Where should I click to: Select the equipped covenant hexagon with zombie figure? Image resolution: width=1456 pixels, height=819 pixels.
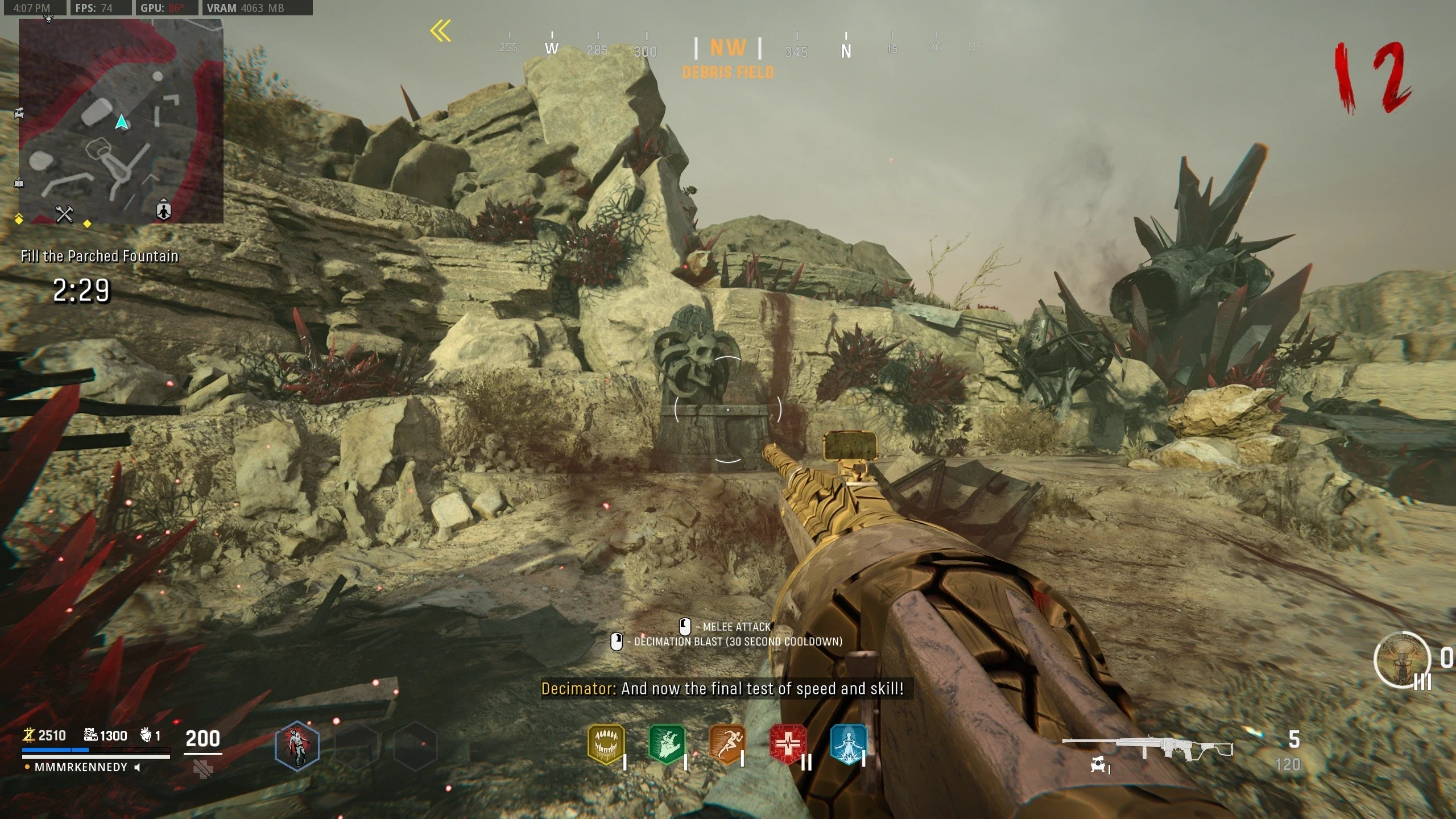297,745
